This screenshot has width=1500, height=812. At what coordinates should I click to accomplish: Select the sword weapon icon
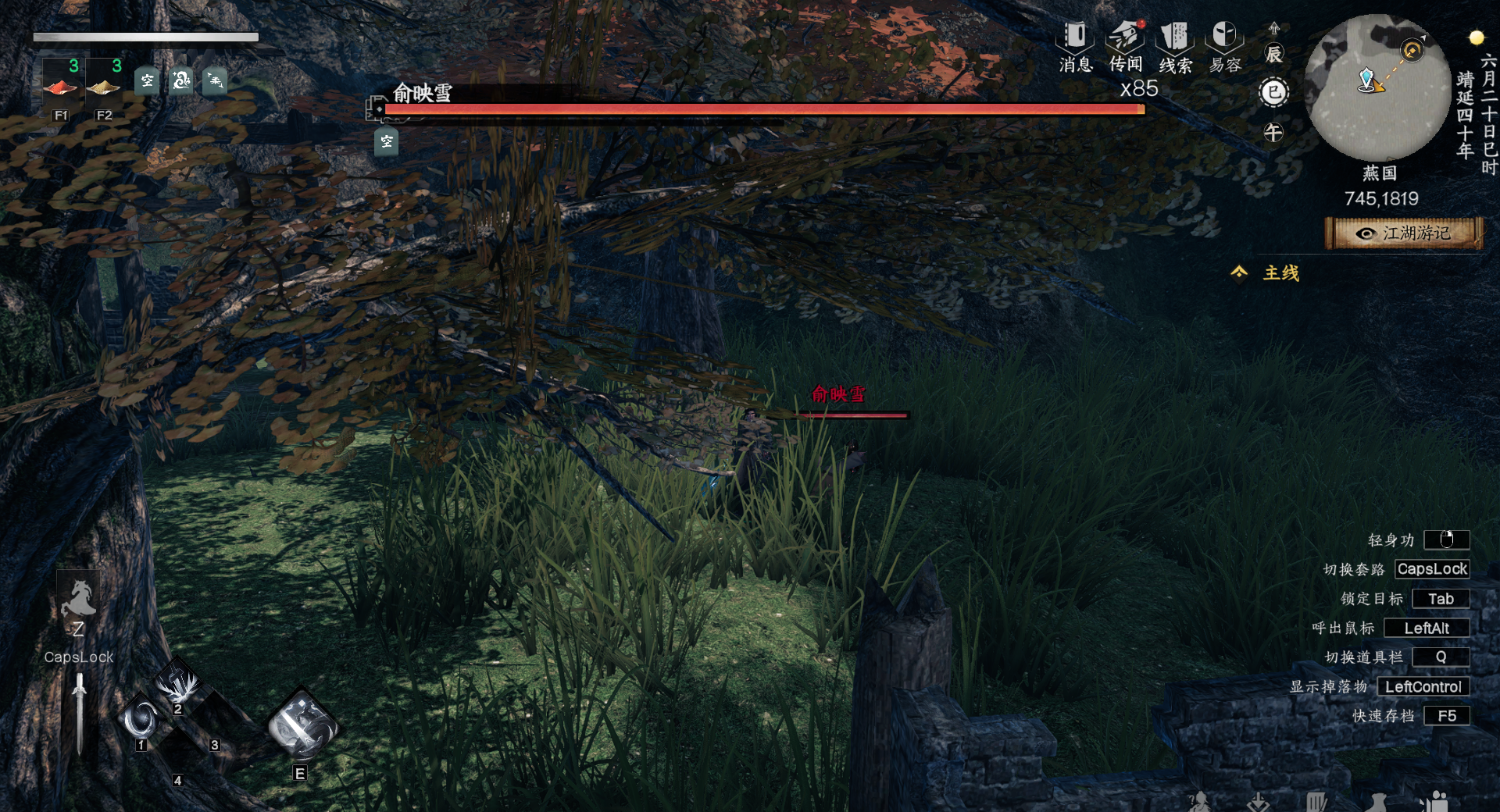[79, 712]
